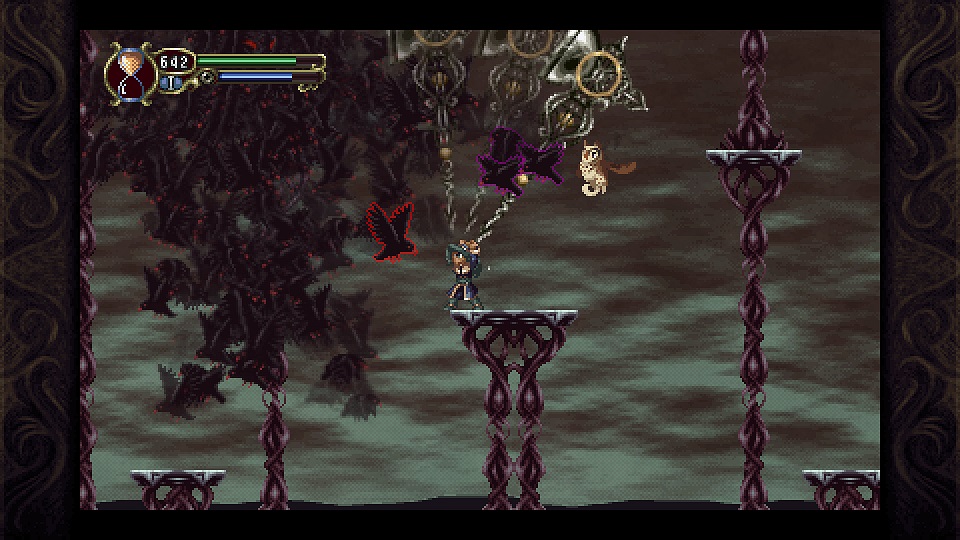
Task: Click the hourglass time-sand icon
Action: click(x=128, y=71)
